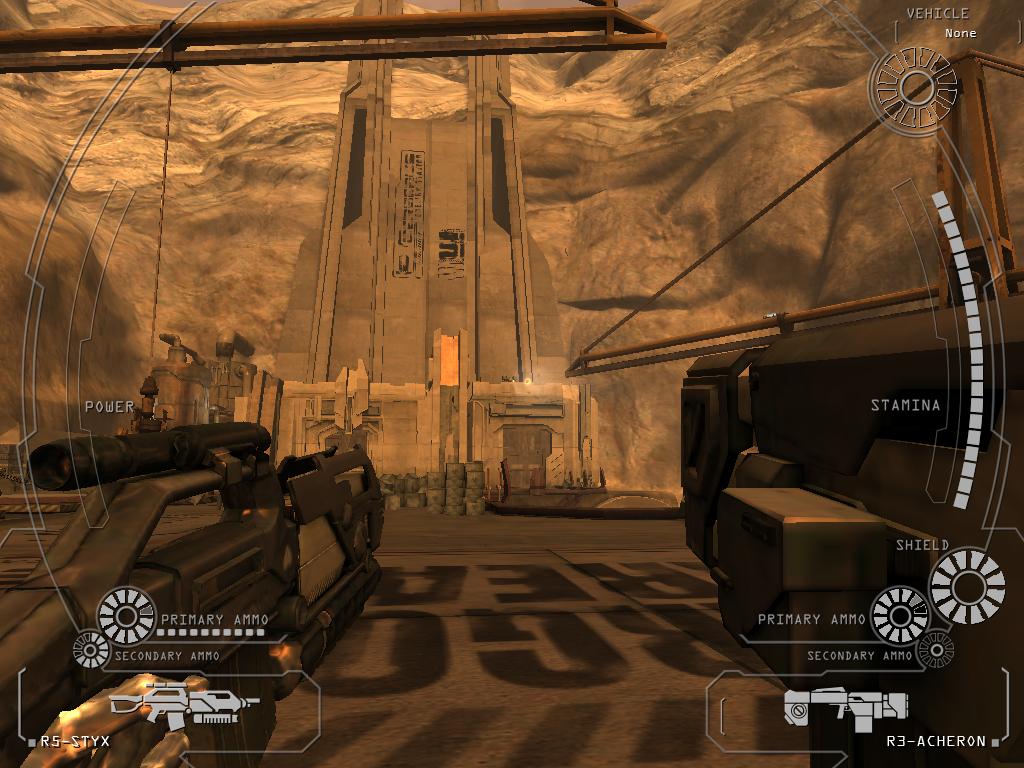Image resolution: width=1024 pixels, height=768 pixels.
Task: Select the R5-Styx weapon icon
Action: click(183, 703)
